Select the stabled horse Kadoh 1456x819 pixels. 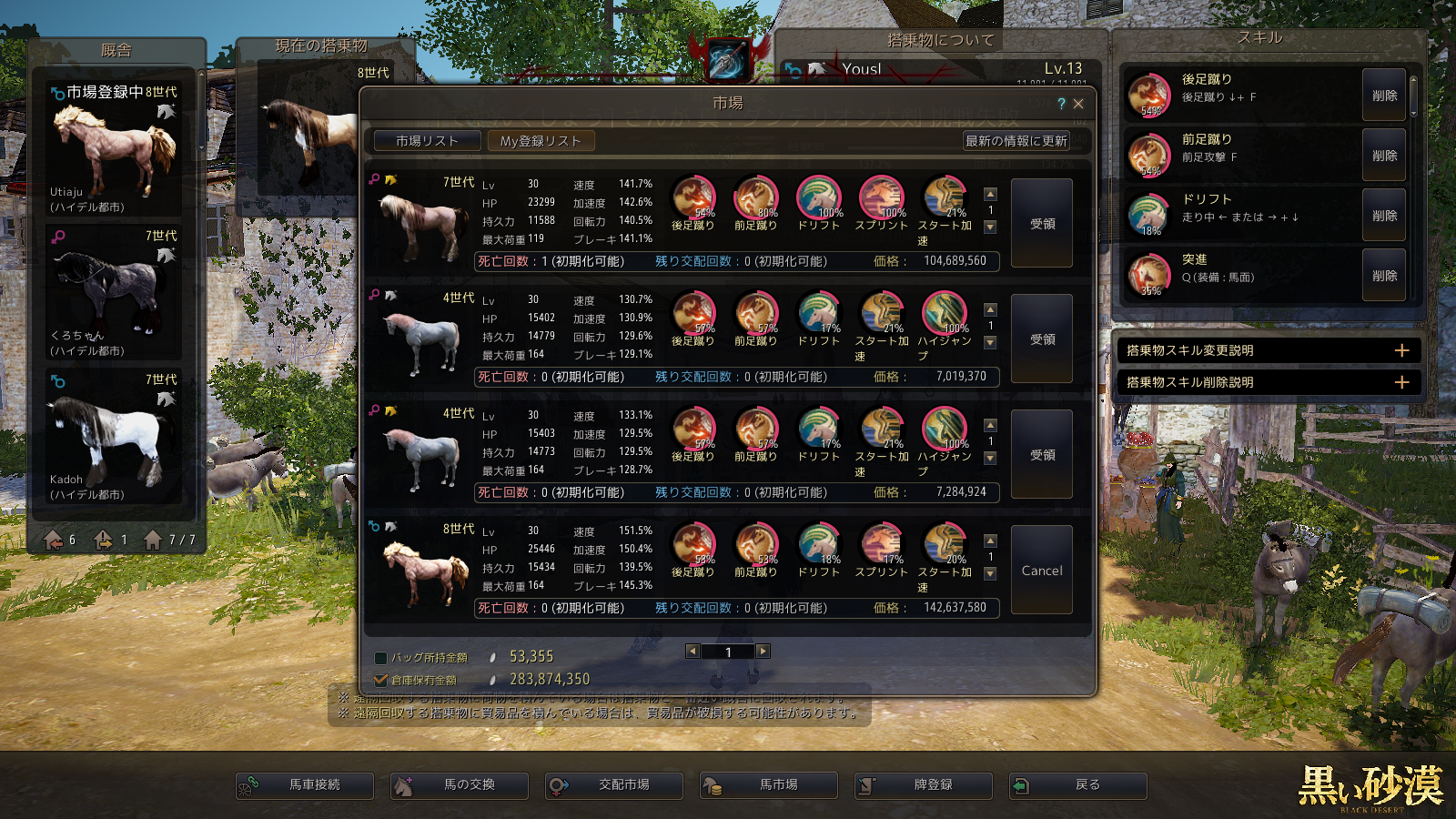[115, 437]
